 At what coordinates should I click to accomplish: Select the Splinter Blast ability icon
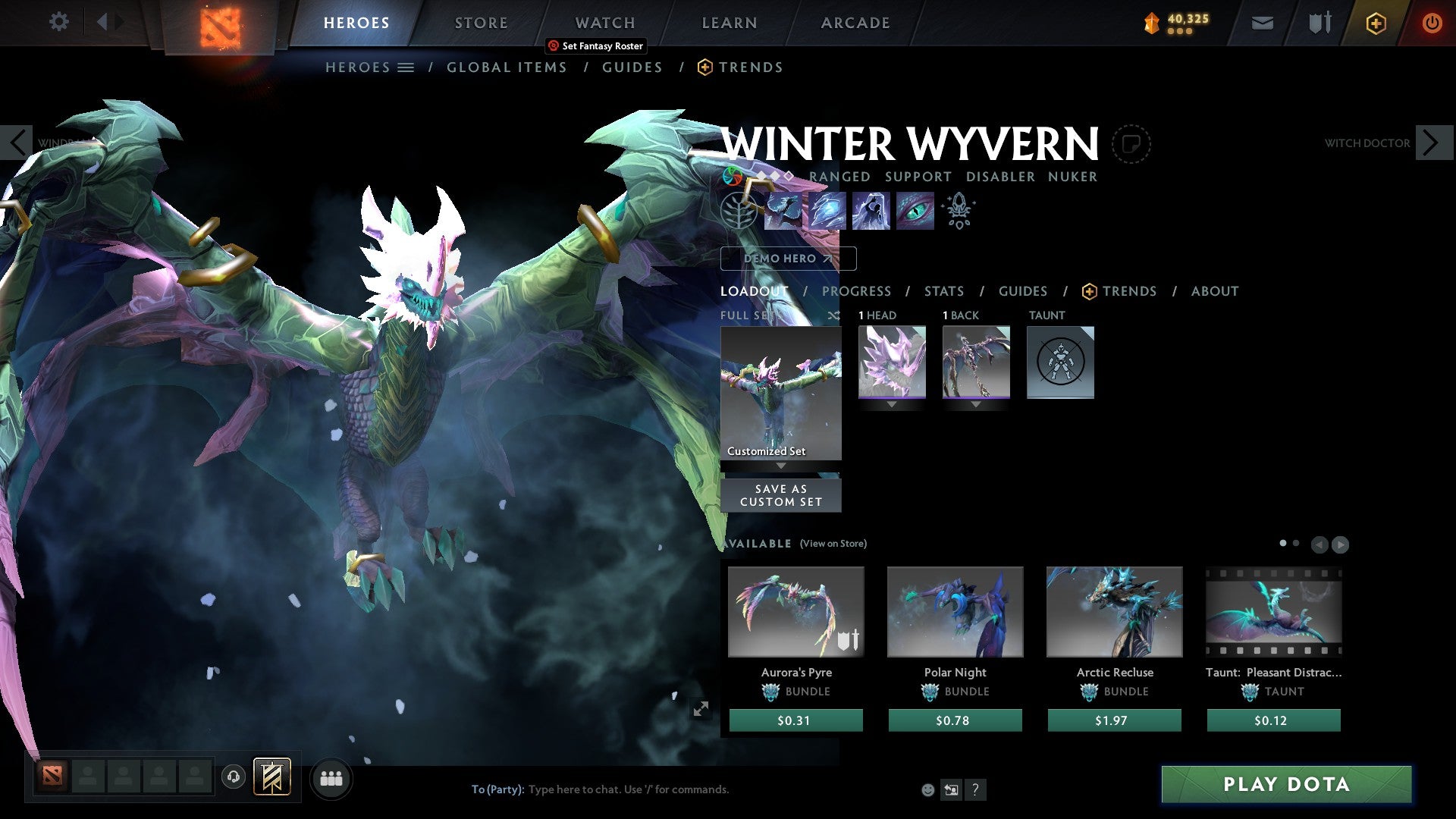pyautogui.click(x=826, y=211)
